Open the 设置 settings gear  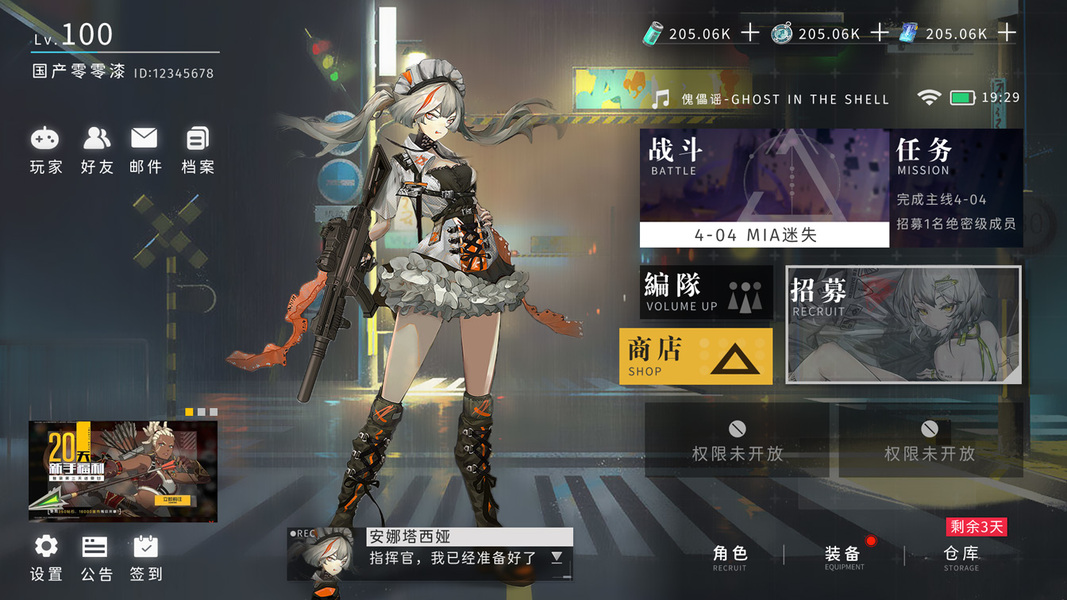coord(46,558)
